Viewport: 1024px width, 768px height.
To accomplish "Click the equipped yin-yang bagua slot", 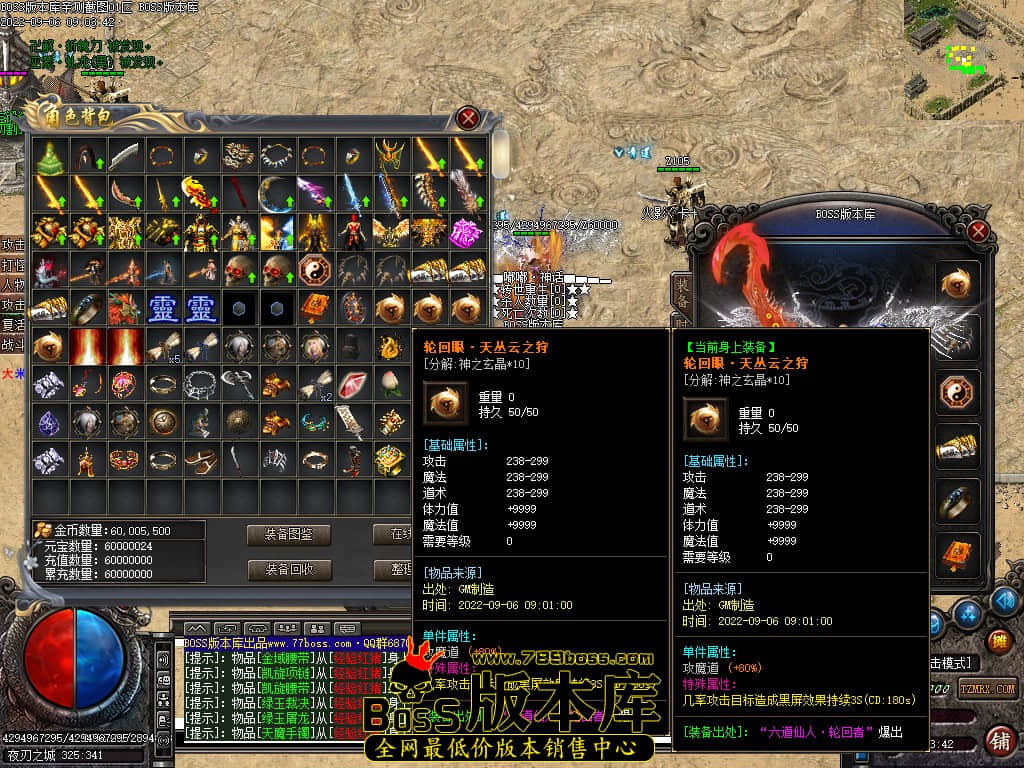I will 957,392.
